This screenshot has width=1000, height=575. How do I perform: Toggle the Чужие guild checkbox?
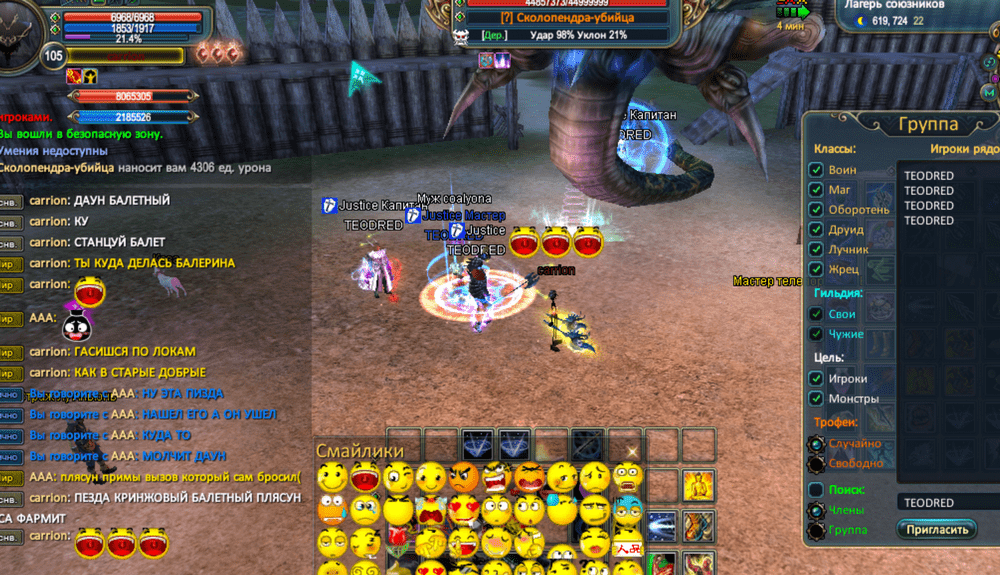(816, 334)
